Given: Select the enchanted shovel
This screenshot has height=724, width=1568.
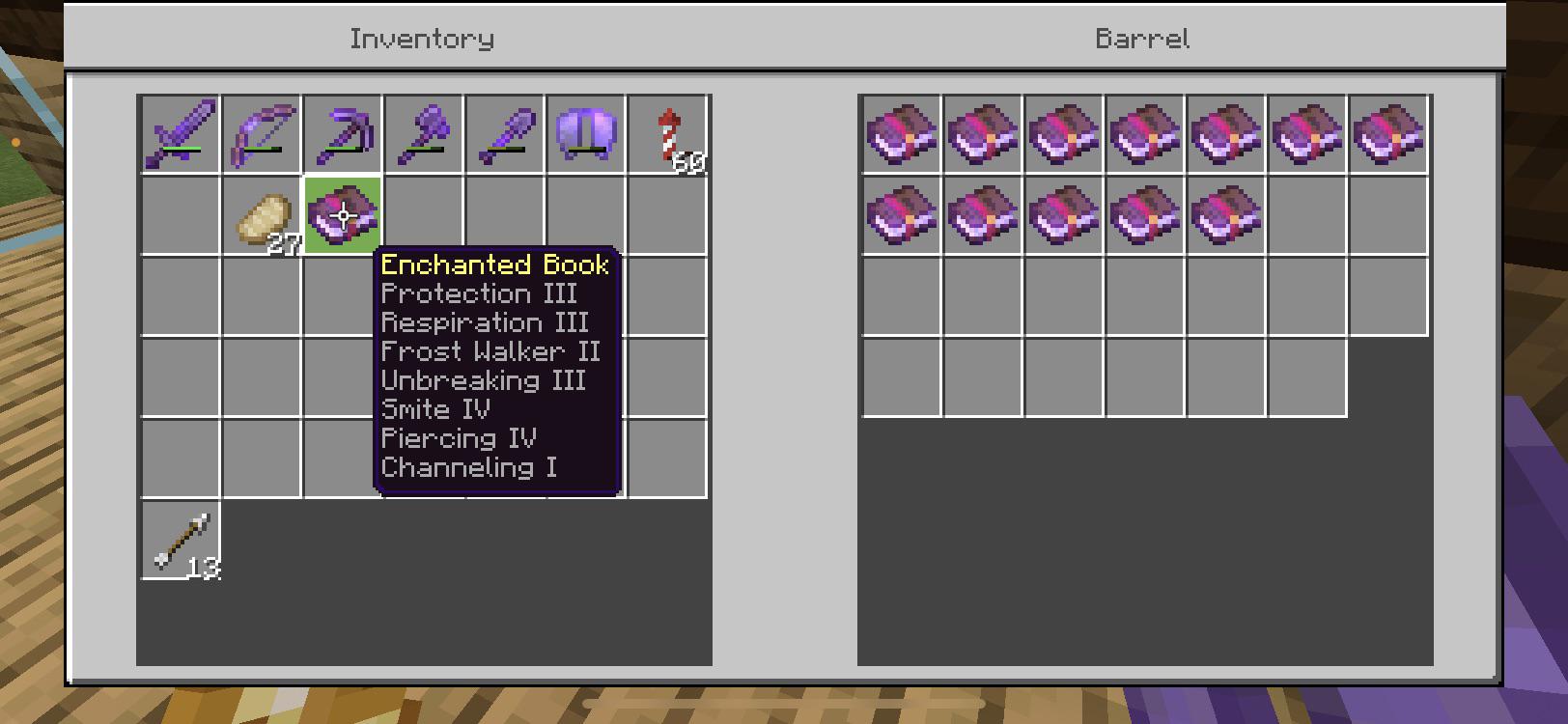Looking at the screenshot, I should pos(502,132).
